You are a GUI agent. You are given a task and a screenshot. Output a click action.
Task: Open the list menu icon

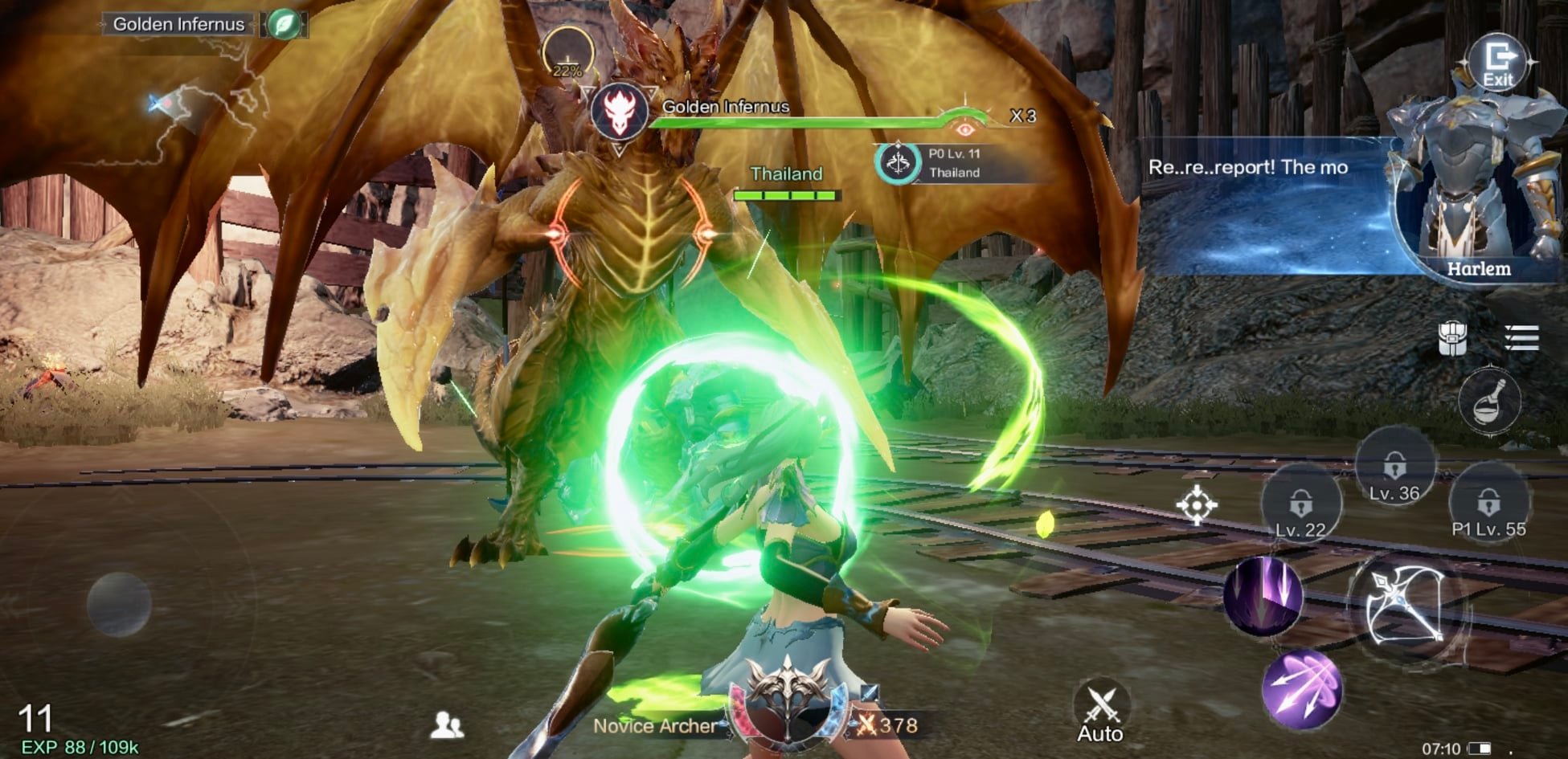pos(1521,338)
